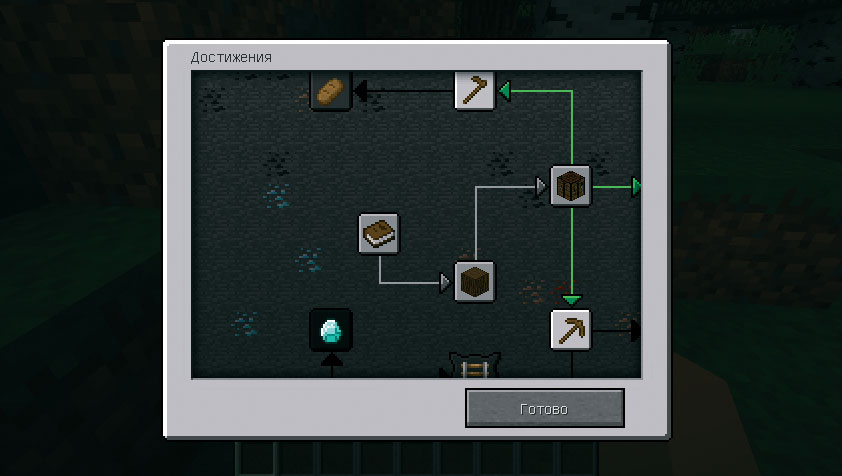Select the wood log achievement icon
The image size is (842, 476).
point(475,282)
